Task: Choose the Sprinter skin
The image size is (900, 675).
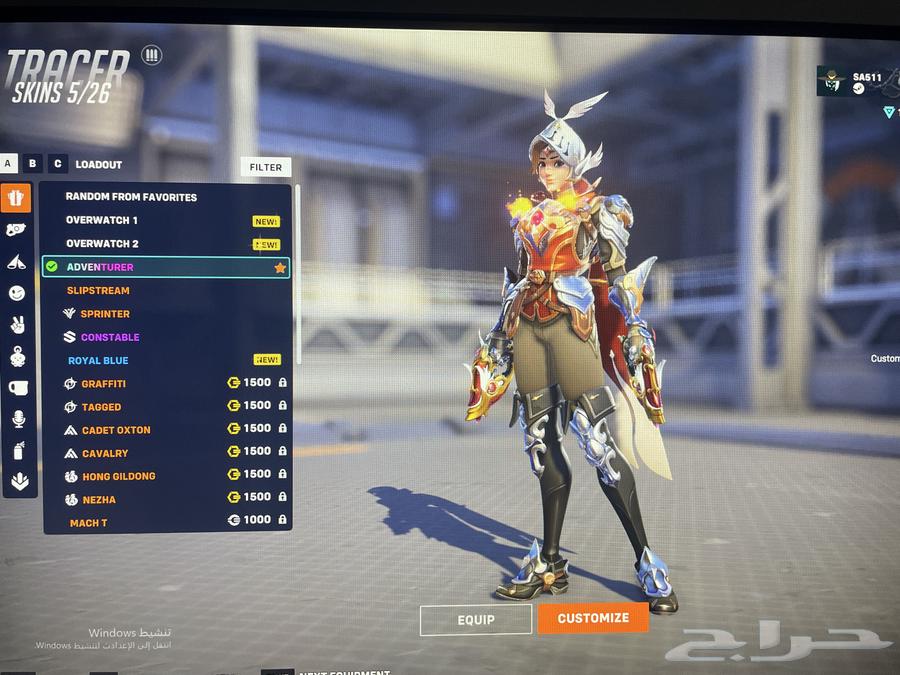Action: pos(106,314)
